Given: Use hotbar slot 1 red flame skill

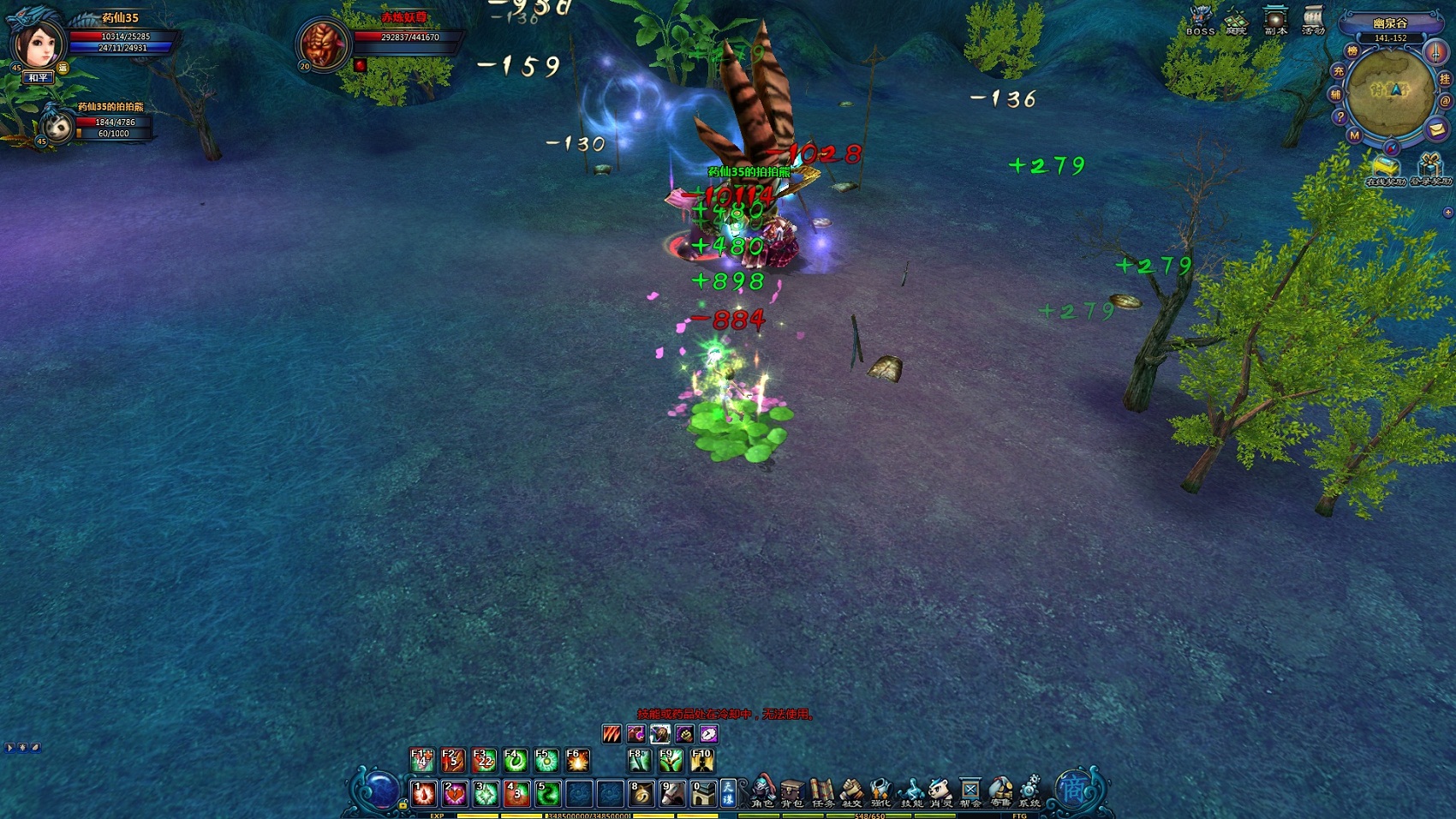Looking at the screenshot, I should tap(424, 794).
